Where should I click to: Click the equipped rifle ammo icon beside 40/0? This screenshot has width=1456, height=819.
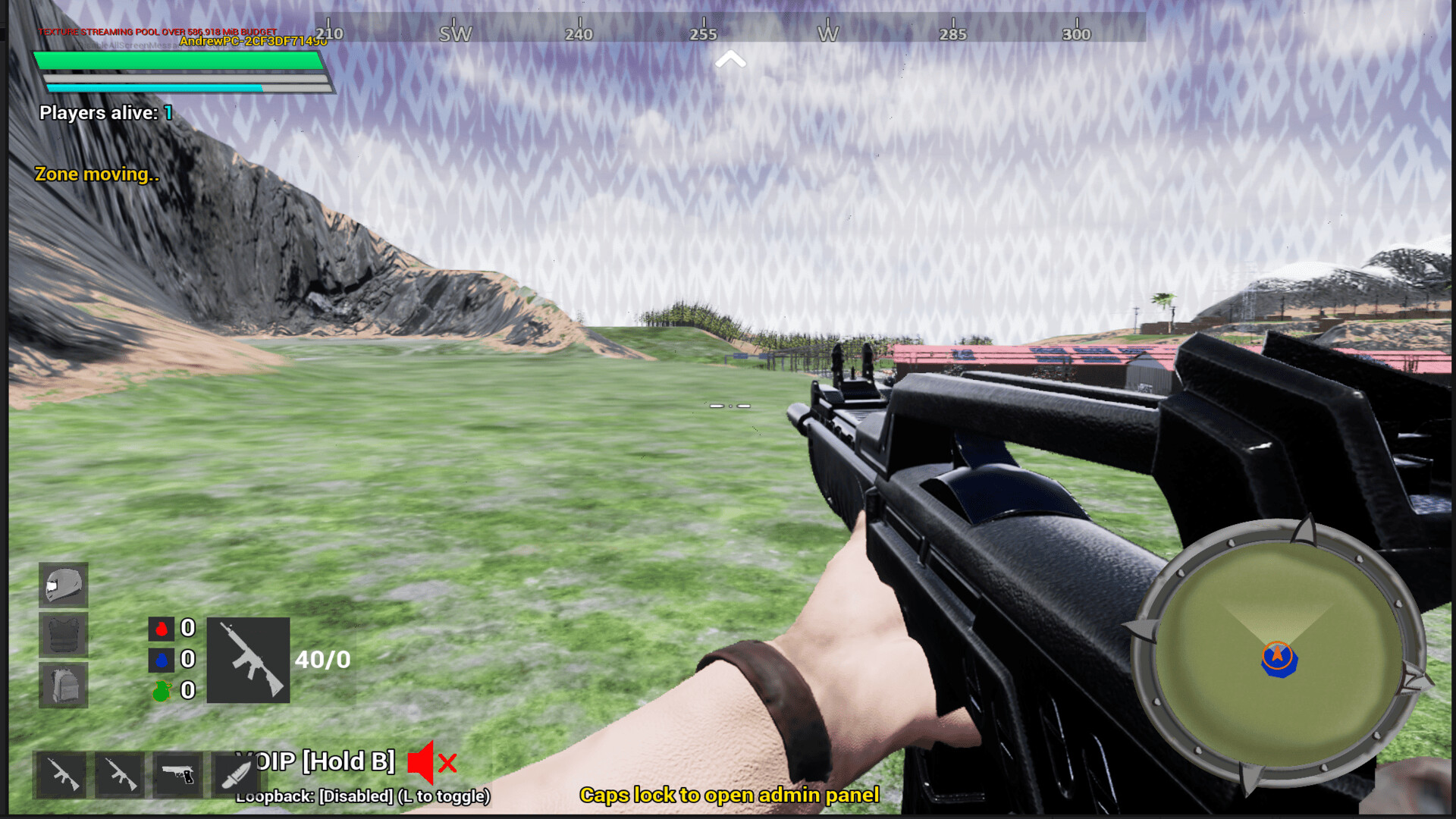(249, 659)
